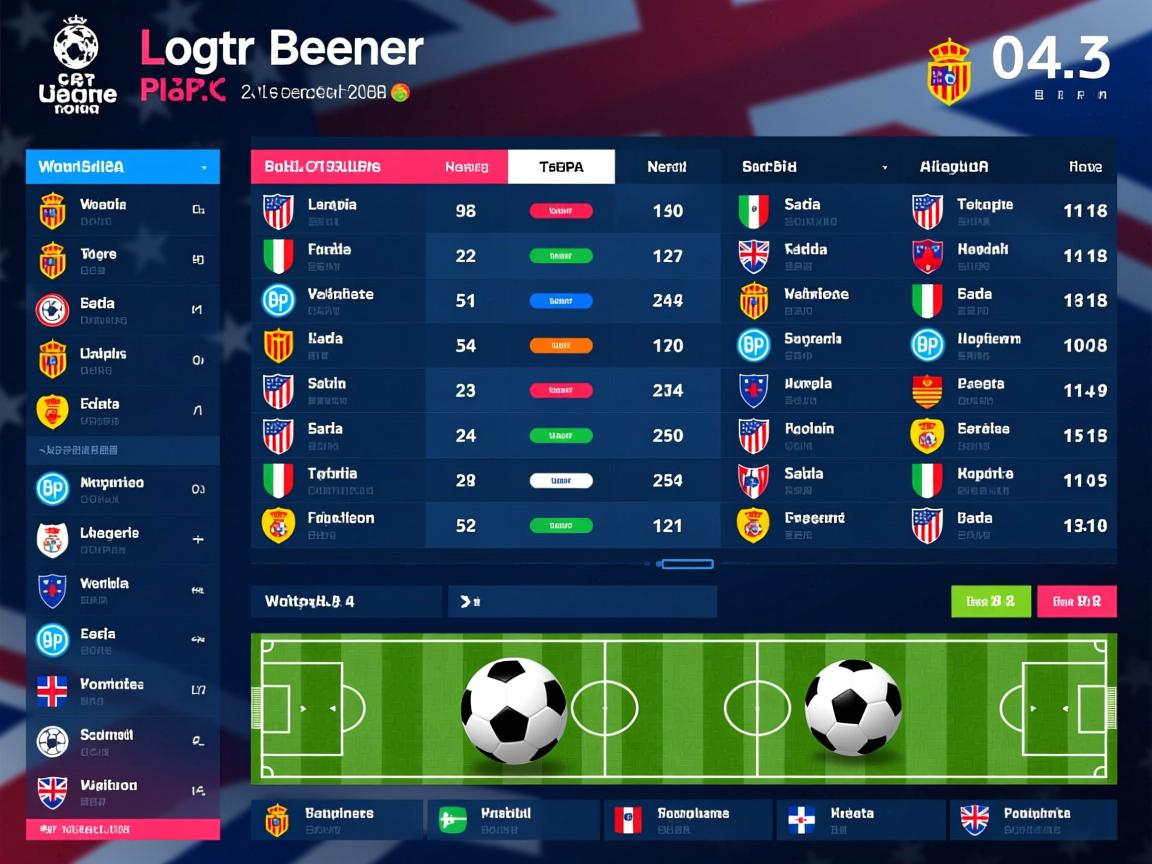Select the white TsGPA tab
The height and width of the screenshot is (864, 1152).
coord(561,167)
